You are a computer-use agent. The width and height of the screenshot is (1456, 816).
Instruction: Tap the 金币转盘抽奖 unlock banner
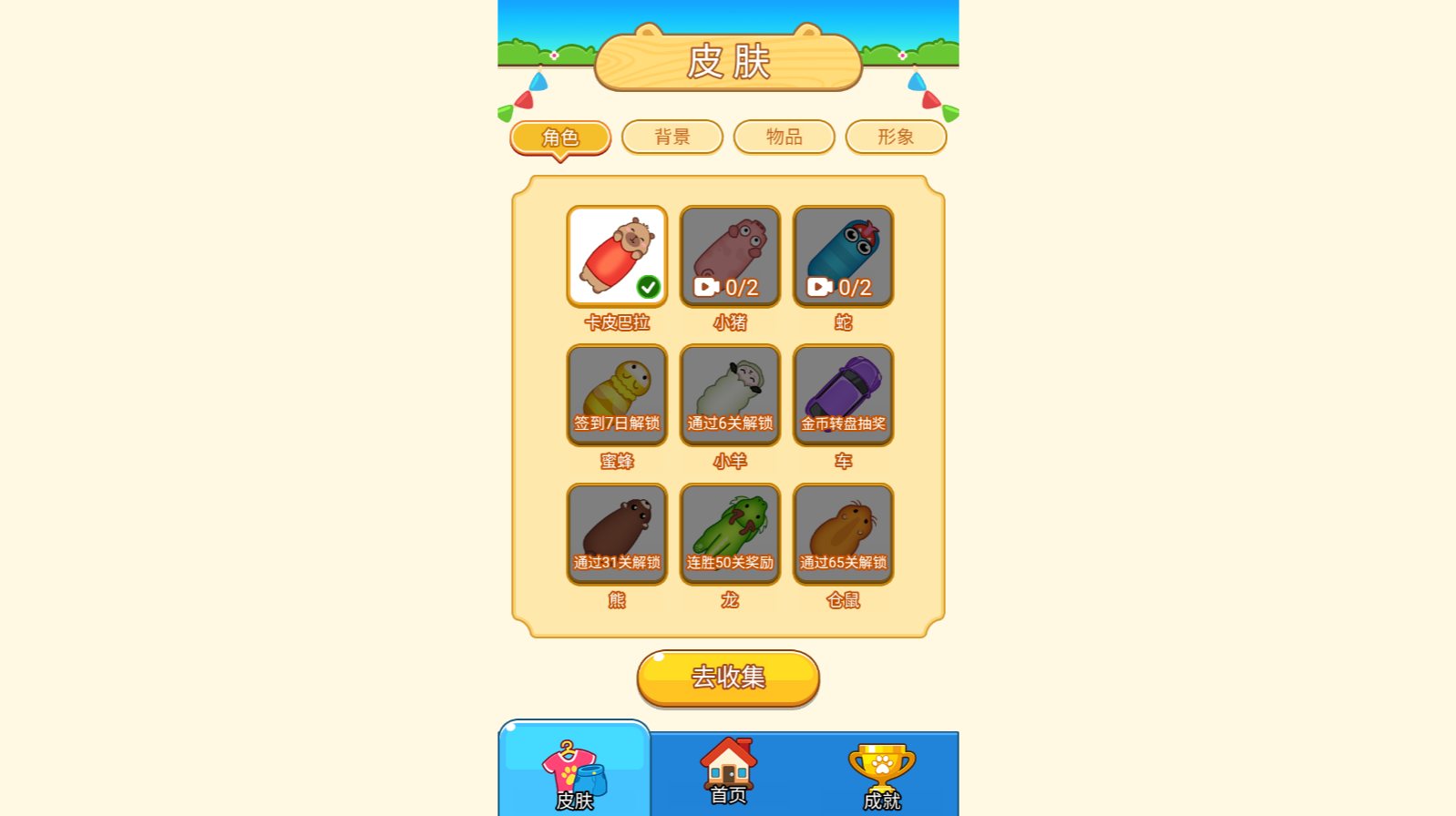(x=843, y=423)
